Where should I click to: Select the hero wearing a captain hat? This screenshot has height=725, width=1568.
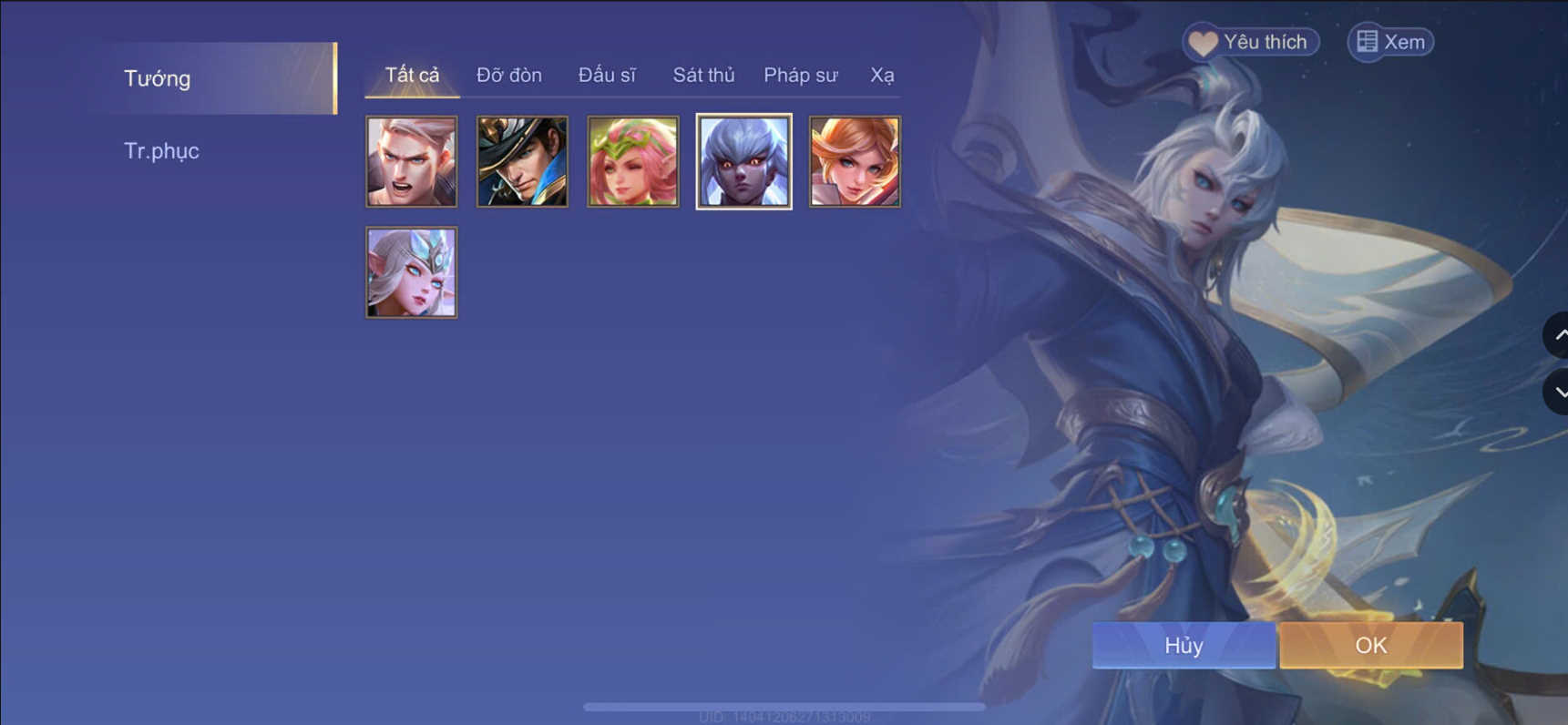click(521, 161)
